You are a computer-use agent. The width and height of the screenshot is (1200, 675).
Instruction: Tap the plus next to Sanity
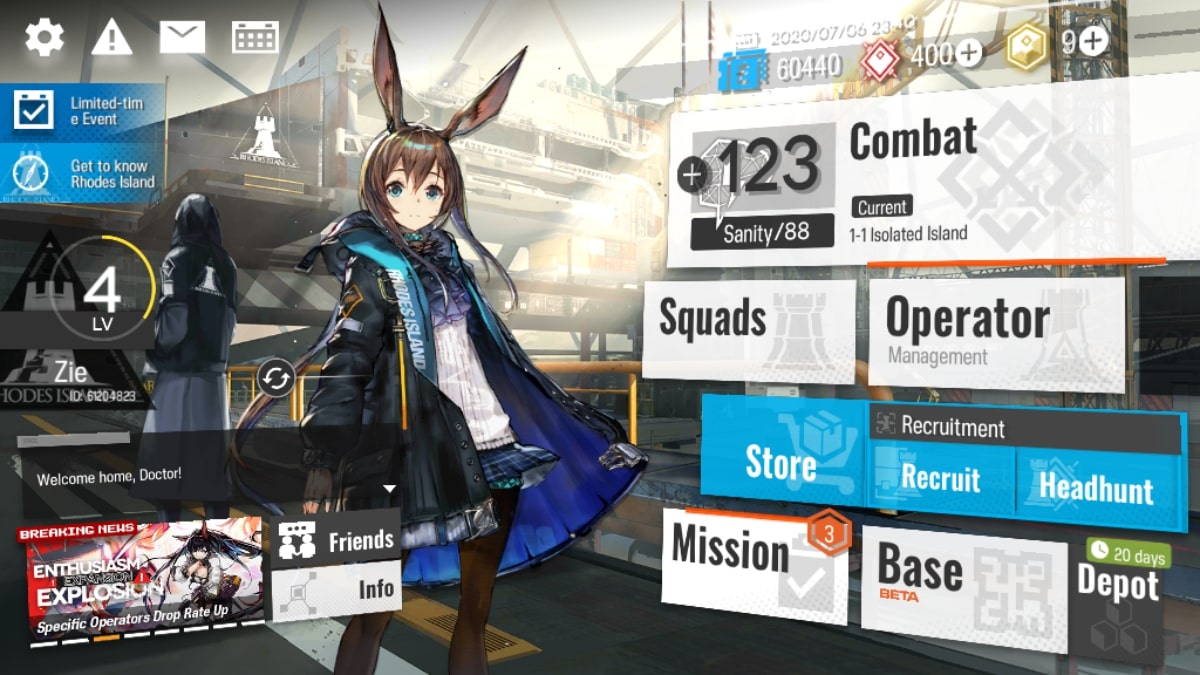coord(692,175)
